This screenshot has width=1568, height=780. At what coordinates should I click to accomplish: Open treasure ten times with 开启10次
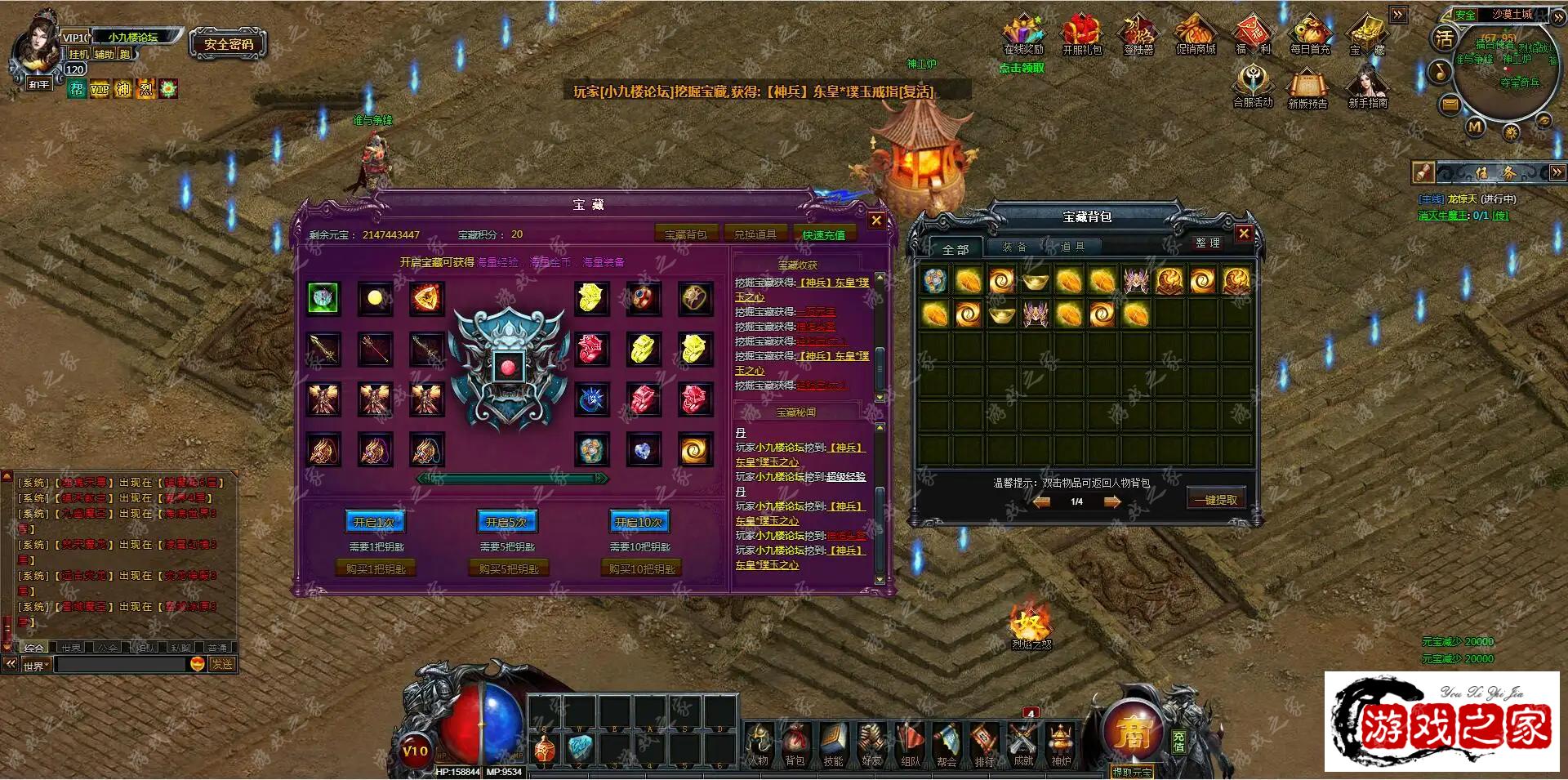639,522
